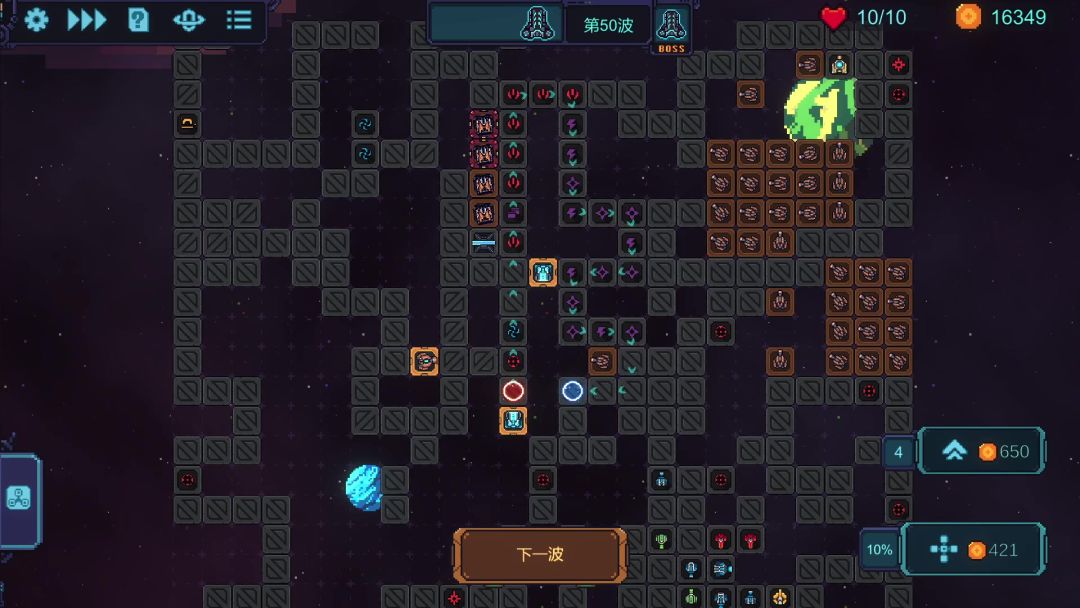Open the gear settings menu
Screen dimensions: 1080x608
[x=37, y=20]
